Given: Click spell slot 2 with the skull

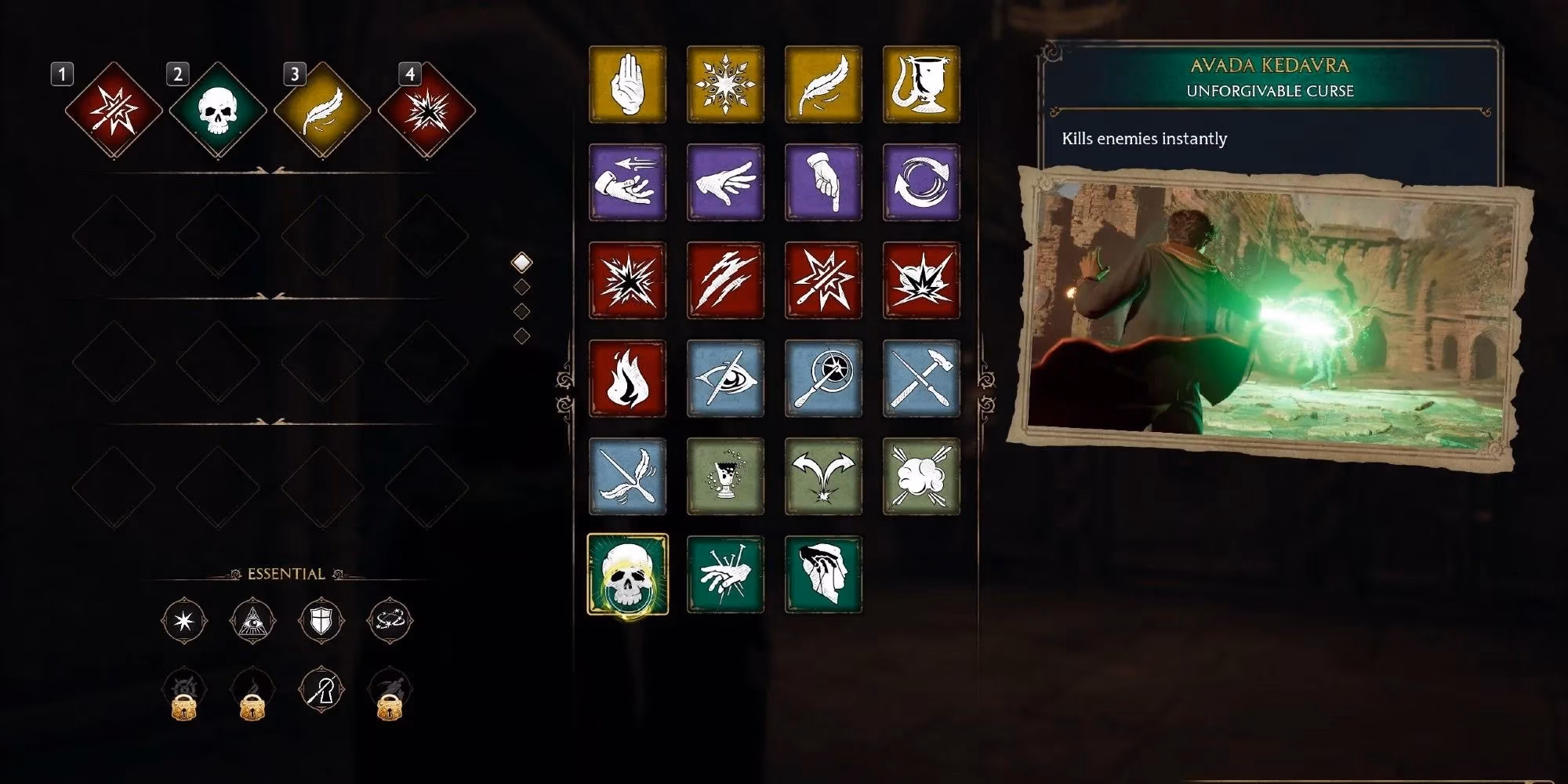Looking at the screenshot, I should tap(218, 110).
